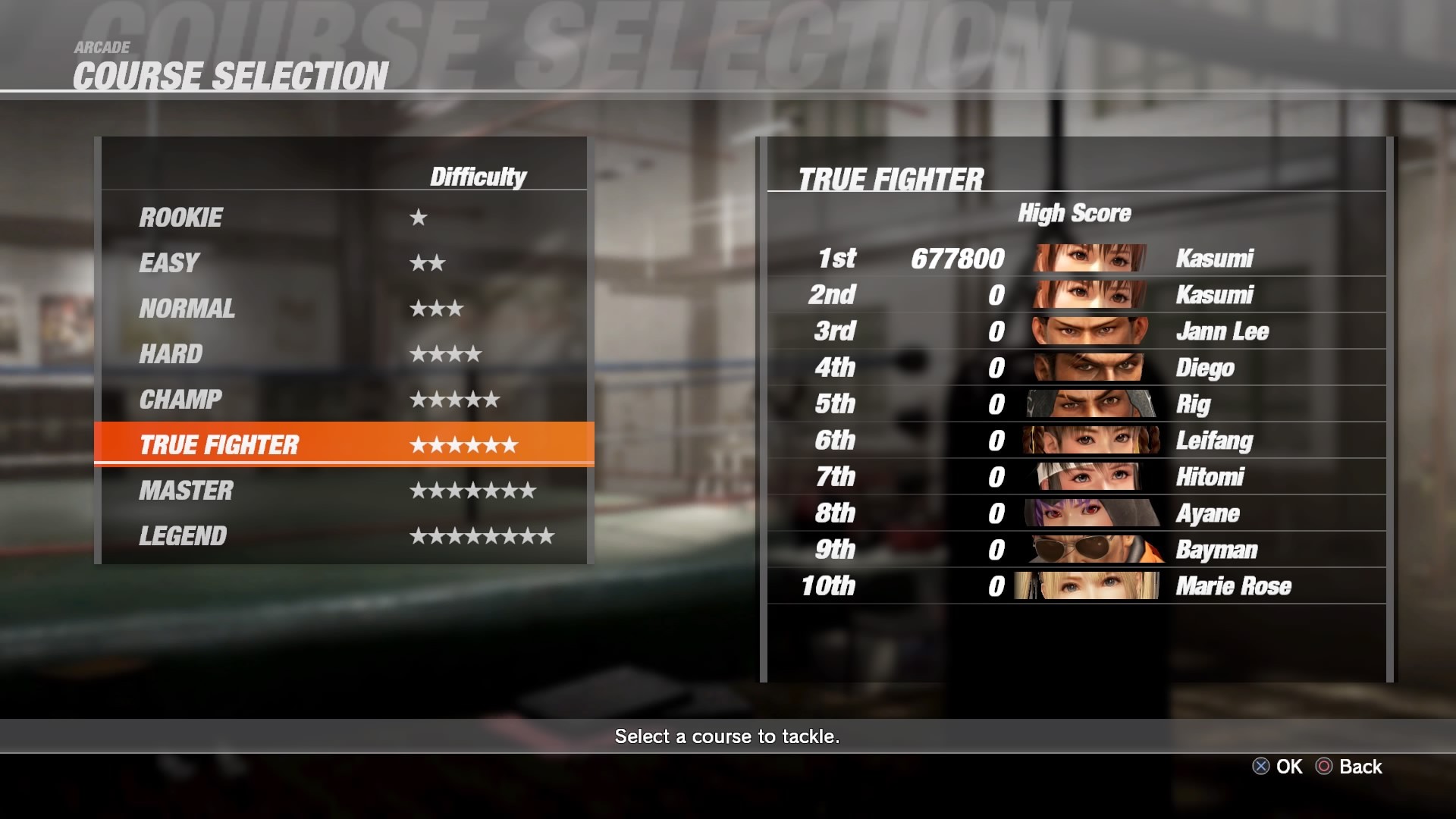Click the Leifang 6th place row
This screenshot has height=819, width=1456.
tap(1075, 441)
